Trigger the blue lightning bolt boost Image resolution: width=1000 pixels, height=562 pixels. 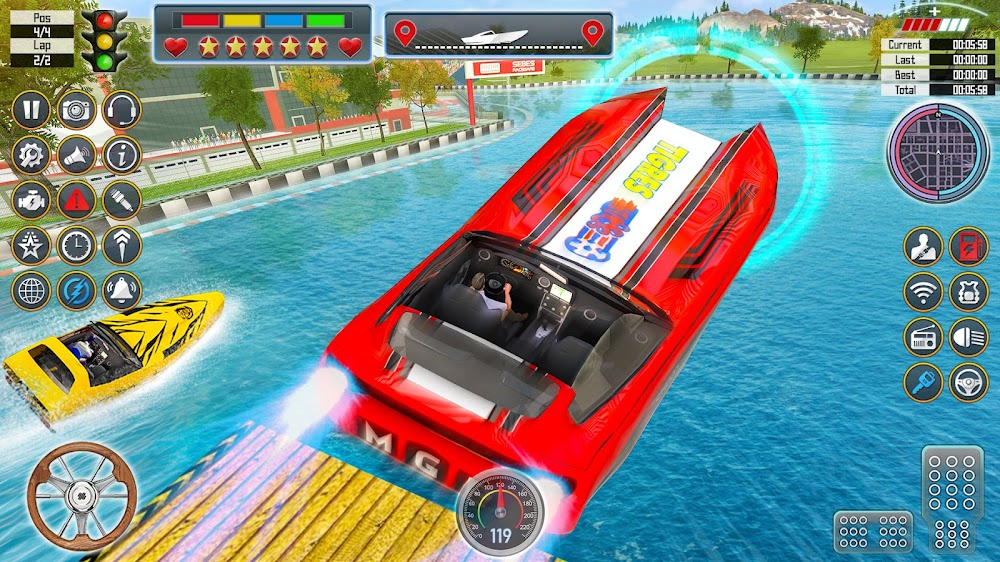[77, 290]
